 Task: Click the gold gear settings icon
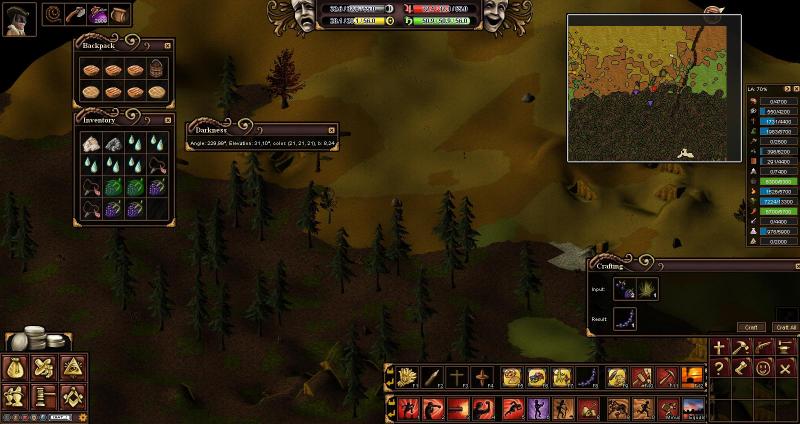pyautogui.click(x=83, y=416)
